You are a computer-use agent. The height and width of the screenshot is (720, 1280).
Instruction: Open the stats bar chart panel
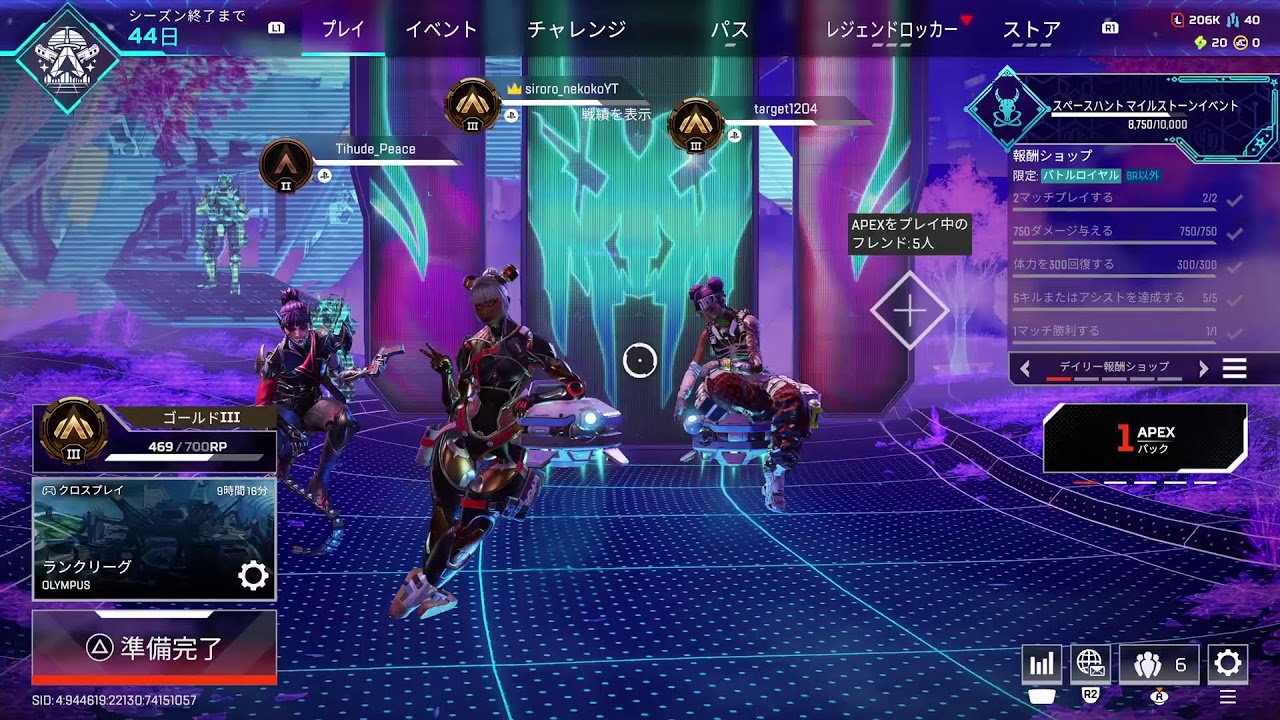click(1041, 663)
